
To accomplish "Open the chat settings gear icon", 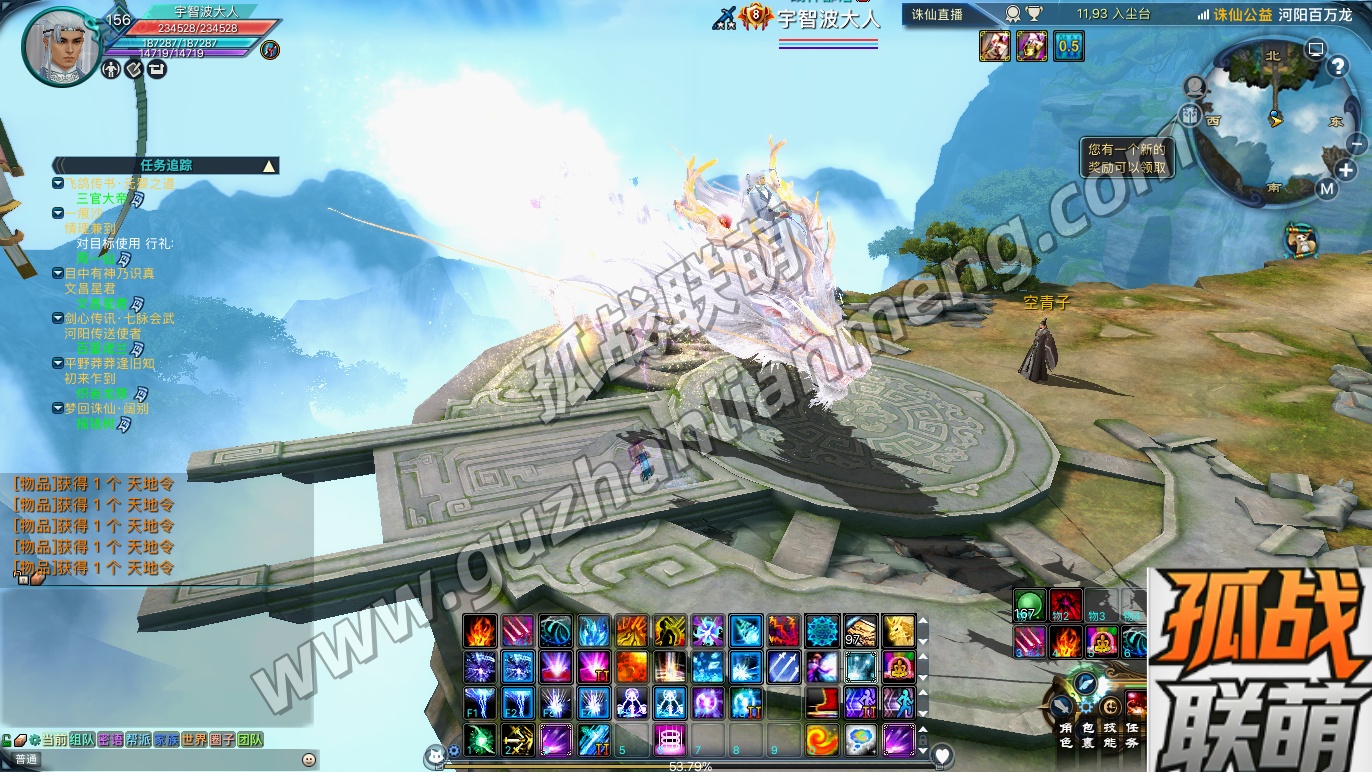I will [x=34, y=741].
